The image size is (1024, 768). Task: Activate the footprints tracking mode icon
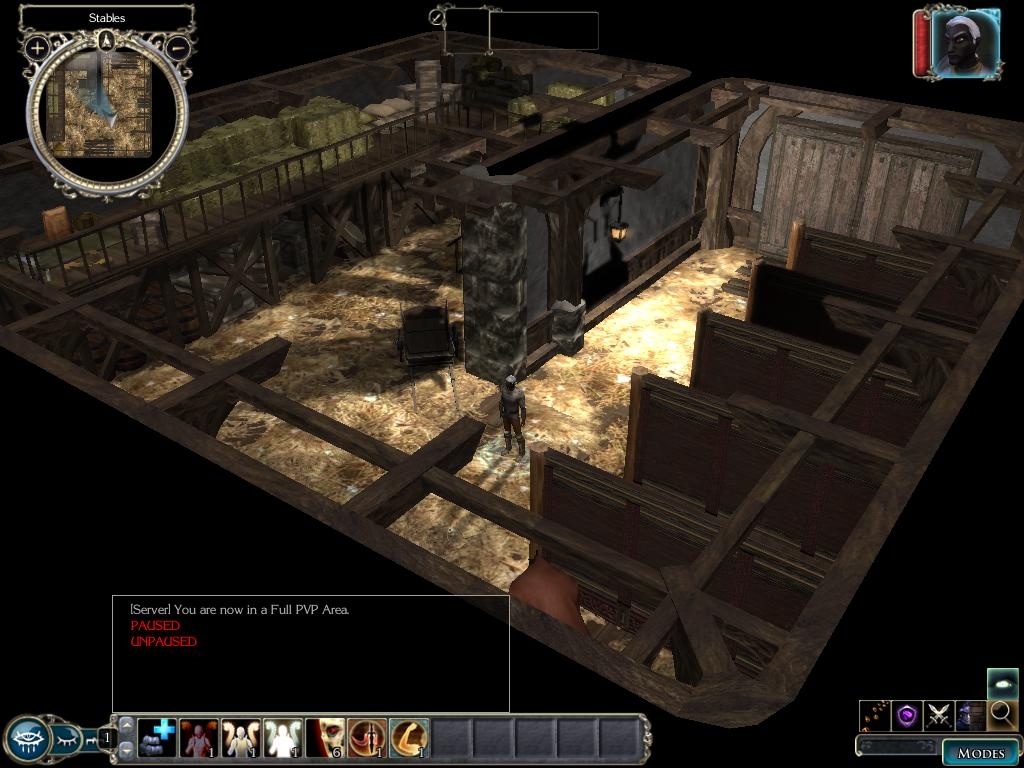875,715
